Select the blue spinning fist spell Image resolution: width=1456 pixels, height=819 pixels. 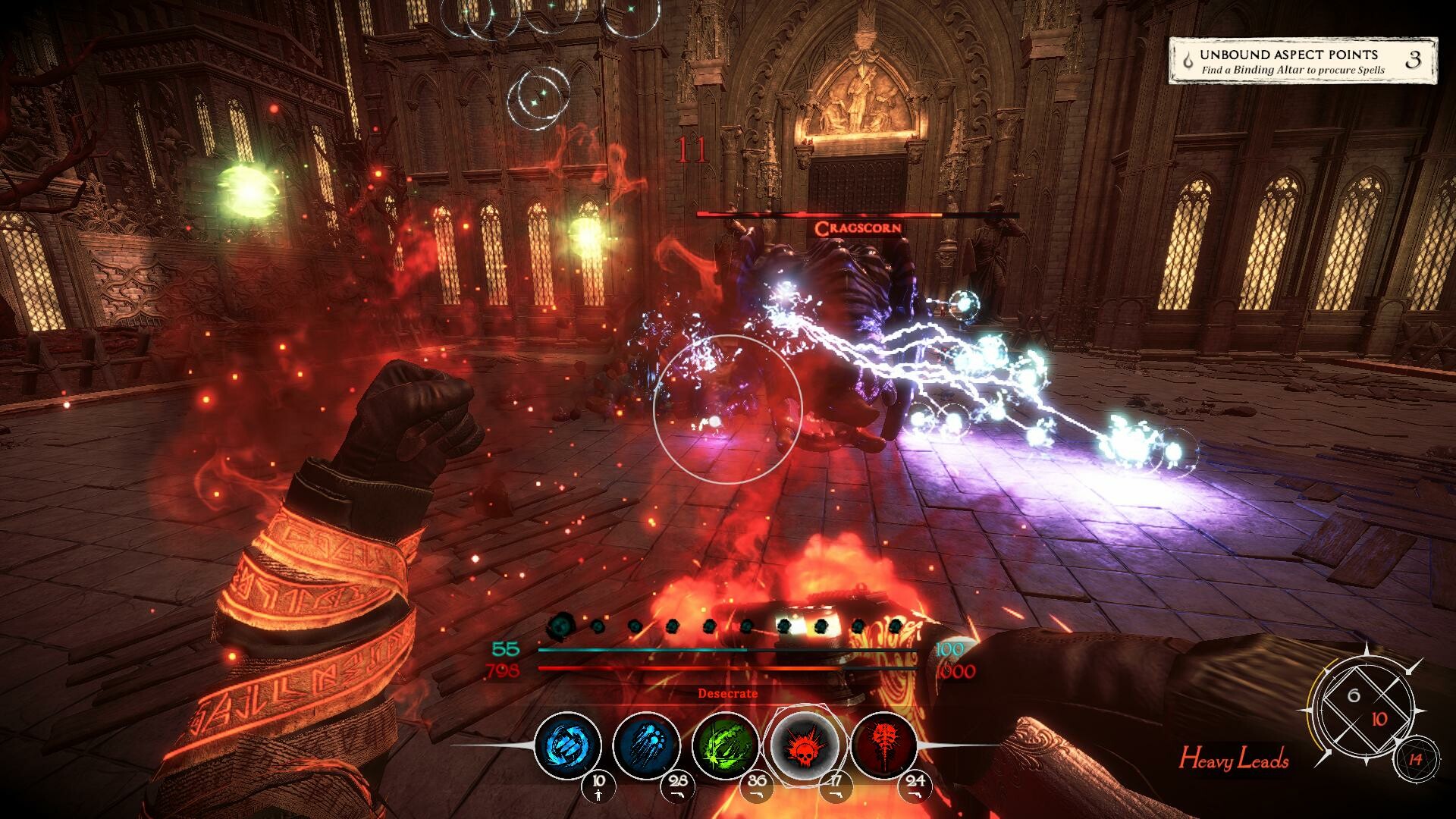(567, 745)
